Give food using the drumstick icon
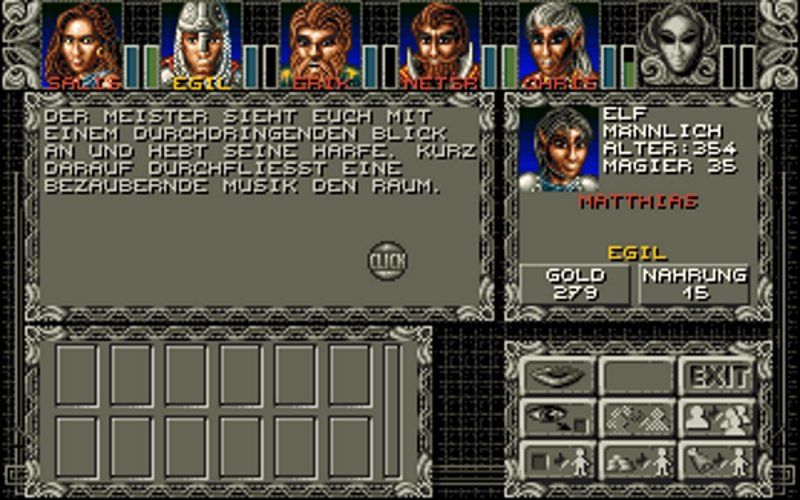The height and width of the screenshot is (500, 800). pos(717,461)
